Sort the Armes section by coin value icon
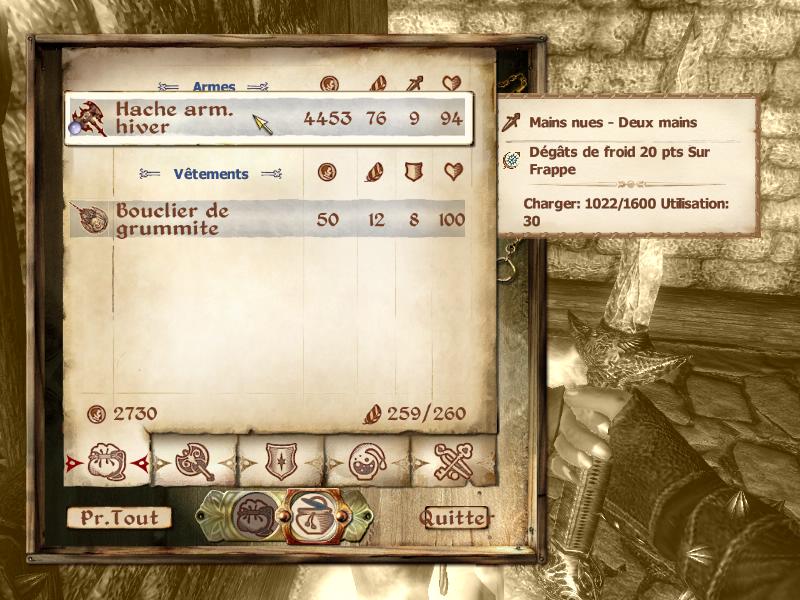Image resolution: width=800 pixels, height=600 pixels. tap(328, 84)
